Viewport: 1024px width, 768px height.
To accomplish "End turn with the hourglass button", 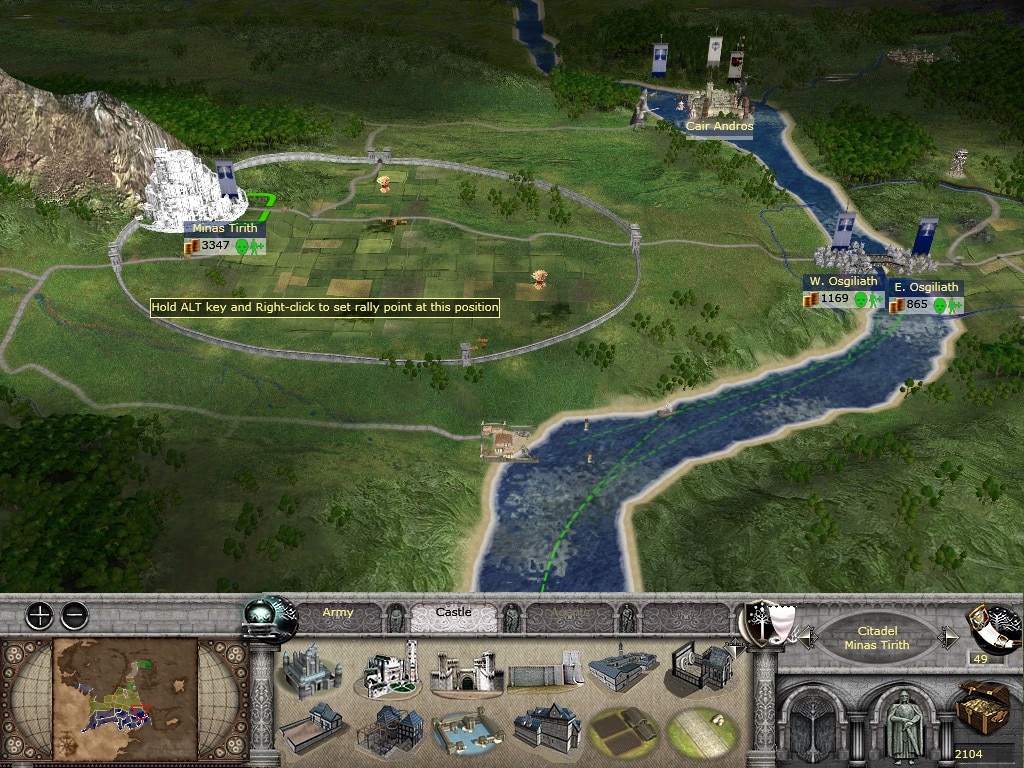I will pyautogui.click(x=994, y=628).
